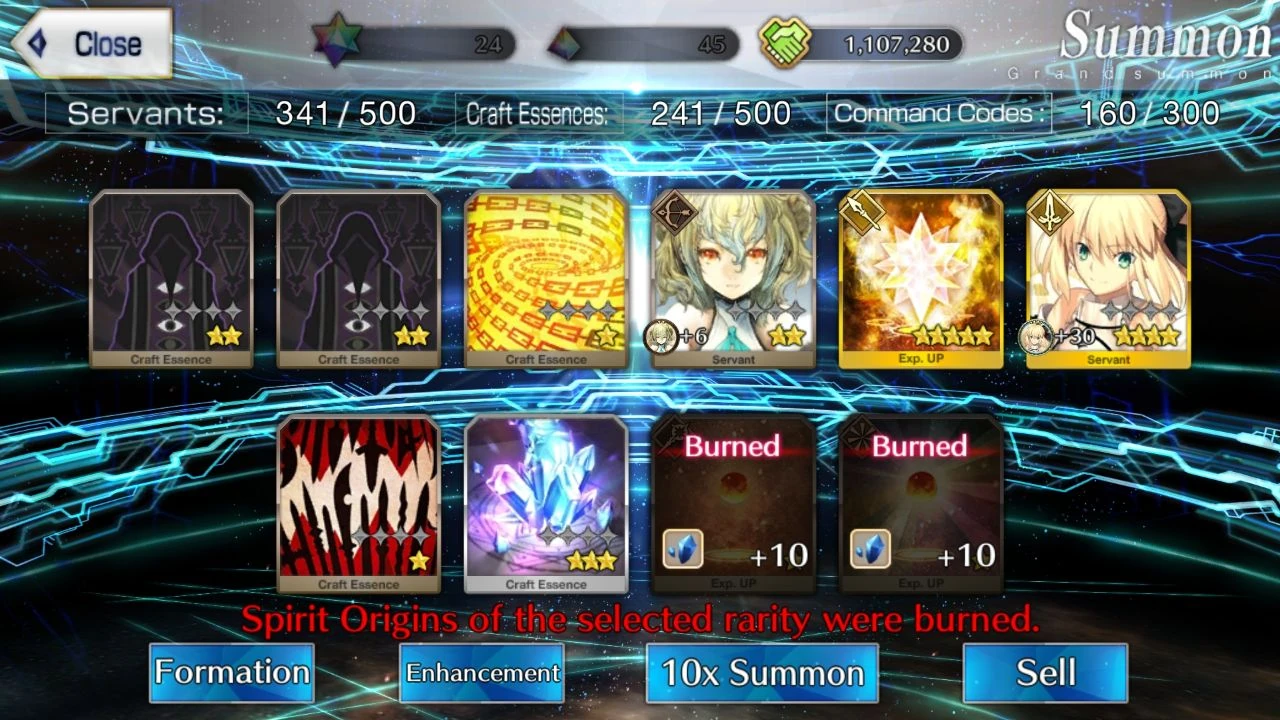This screenshot has height=720, width=1280.
Task: Select the first Burned Exp. UP card
Action: tap(733, 500)
